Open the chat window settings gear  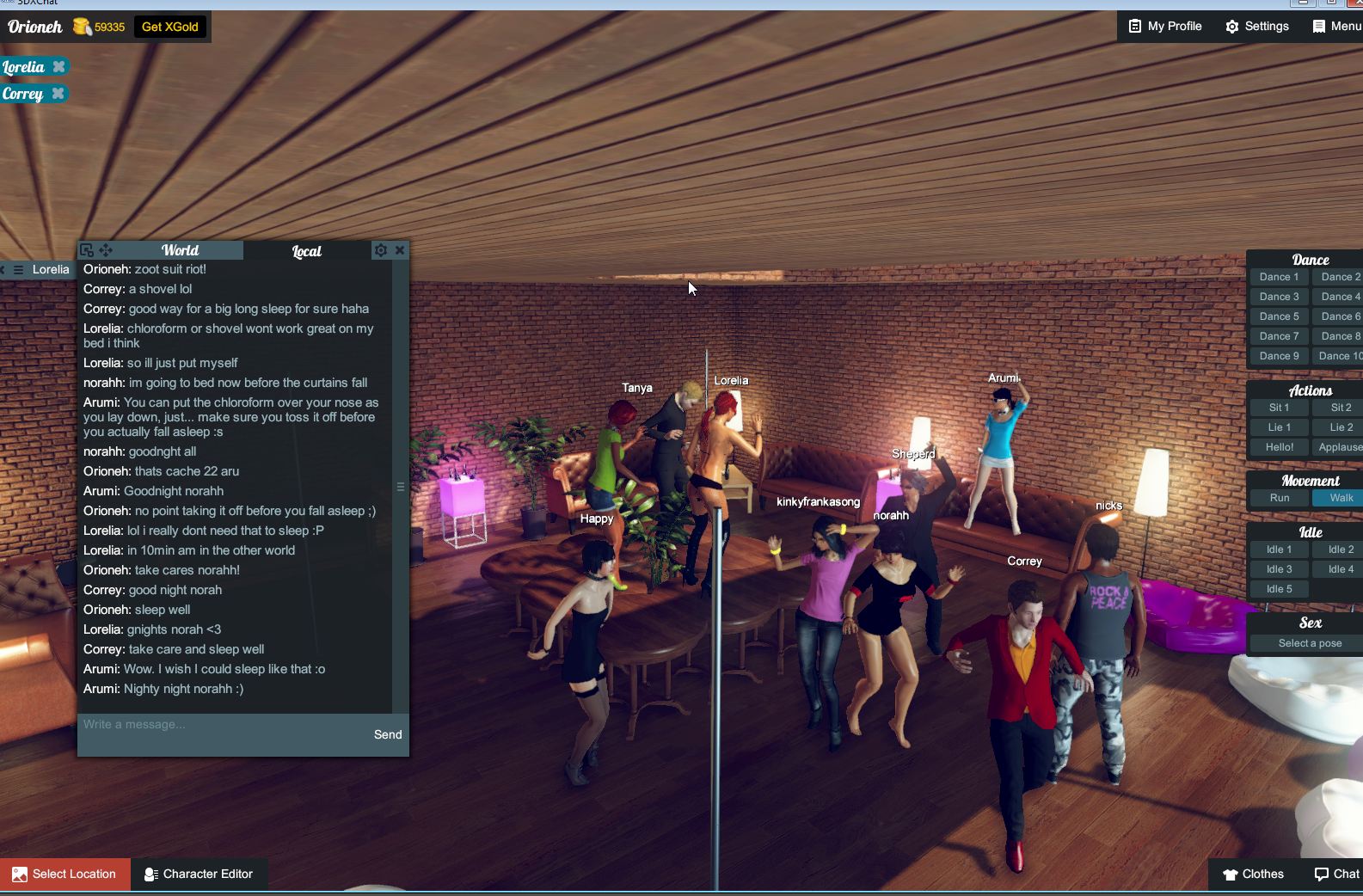(381, 250)
